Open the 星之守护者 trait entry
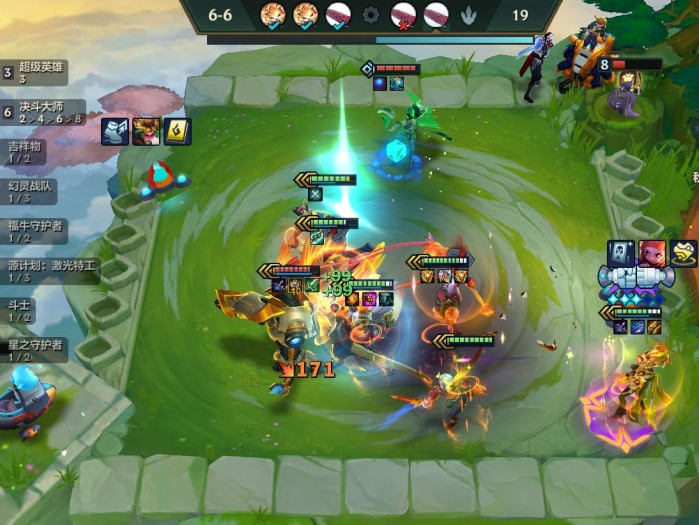The height and width of the screenshot is (525, 699). [36, 350]
